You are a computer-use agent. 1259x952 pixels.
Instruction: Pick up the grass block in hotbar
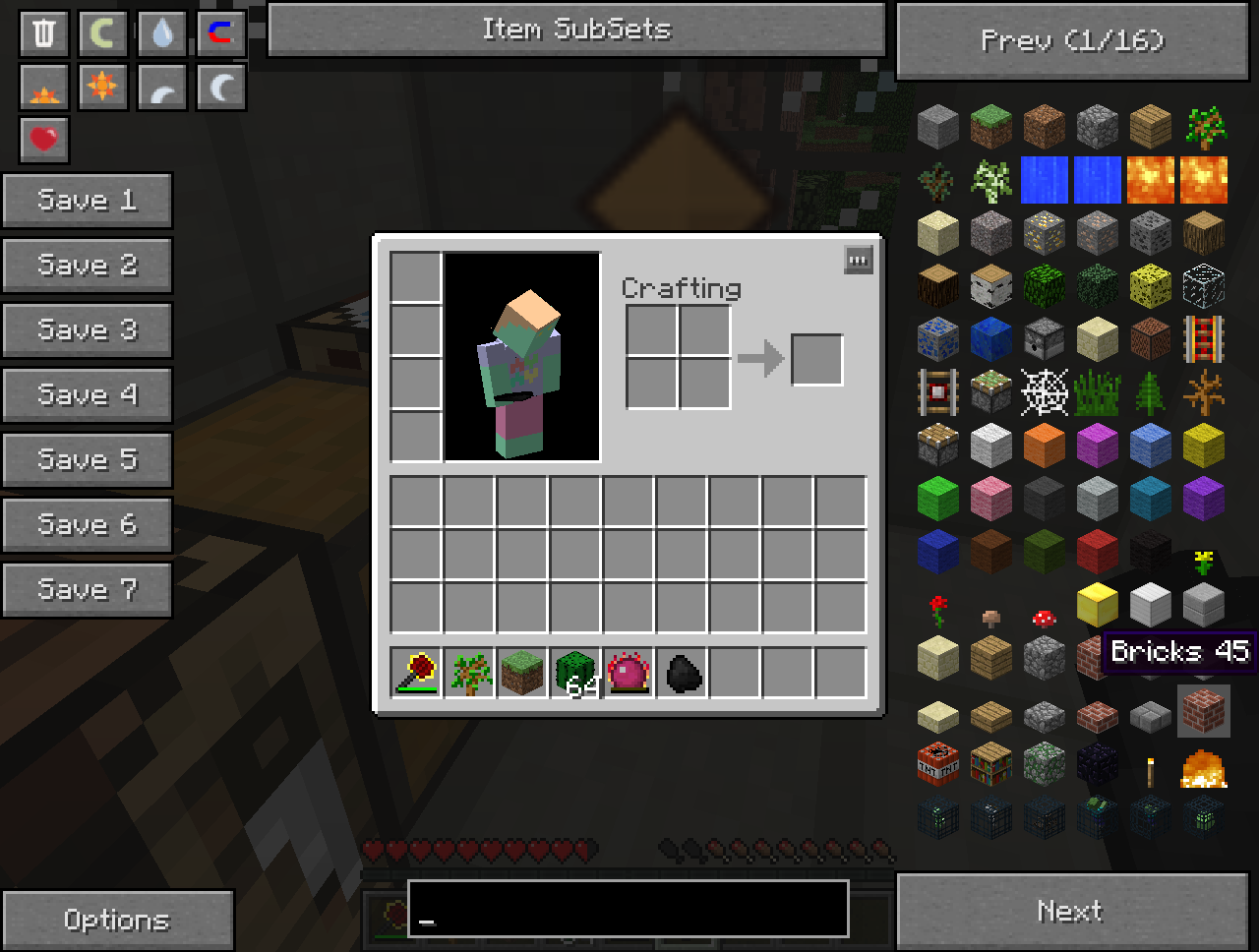pos(522,673)
